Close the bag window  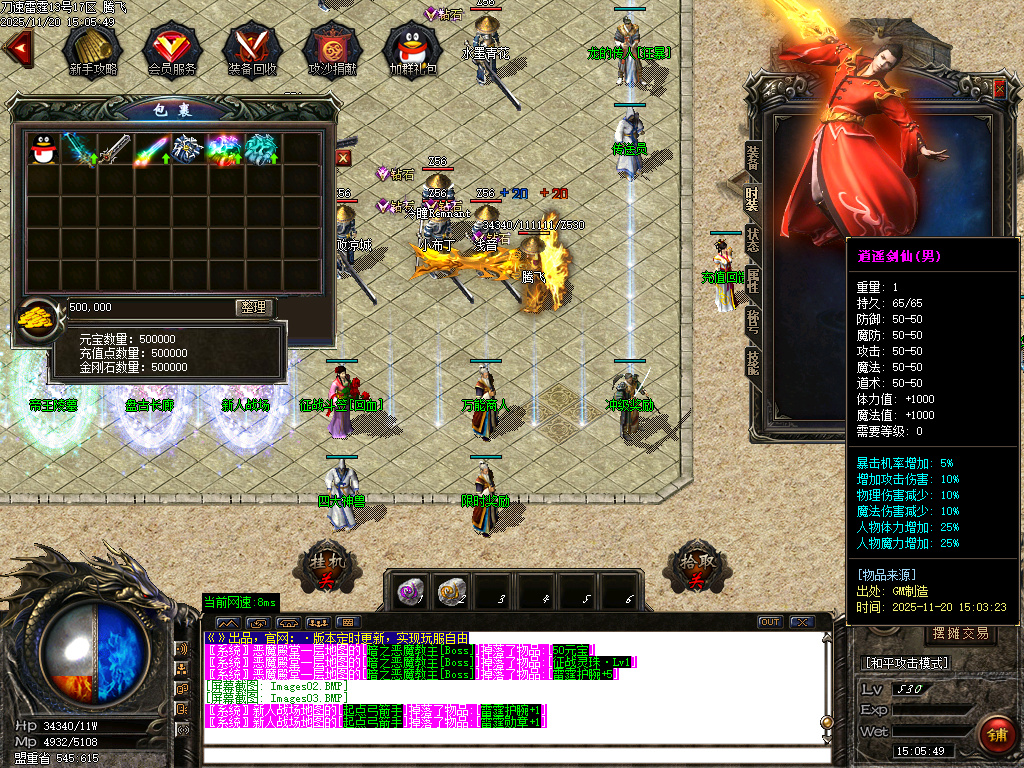pyautogui.click(x=343, y=158)
